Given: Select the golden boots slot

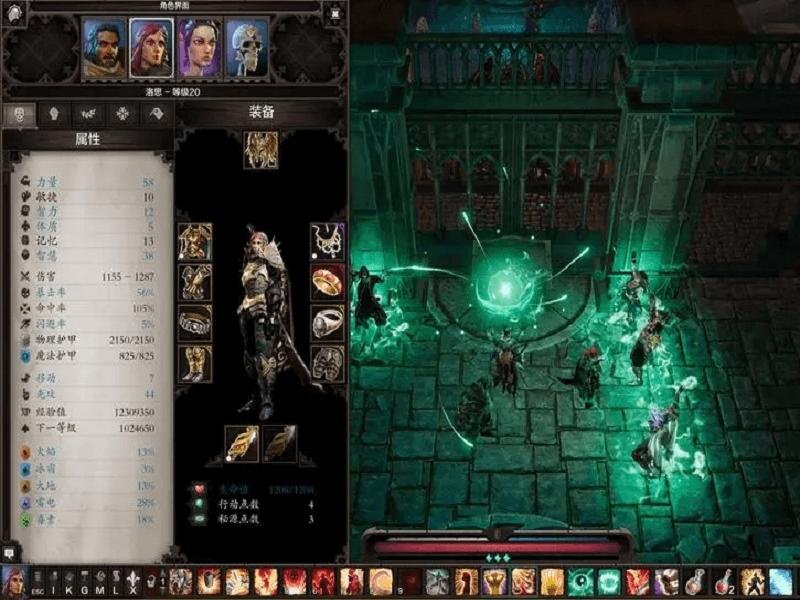Looking at the screenshot, I should (195, 363).
